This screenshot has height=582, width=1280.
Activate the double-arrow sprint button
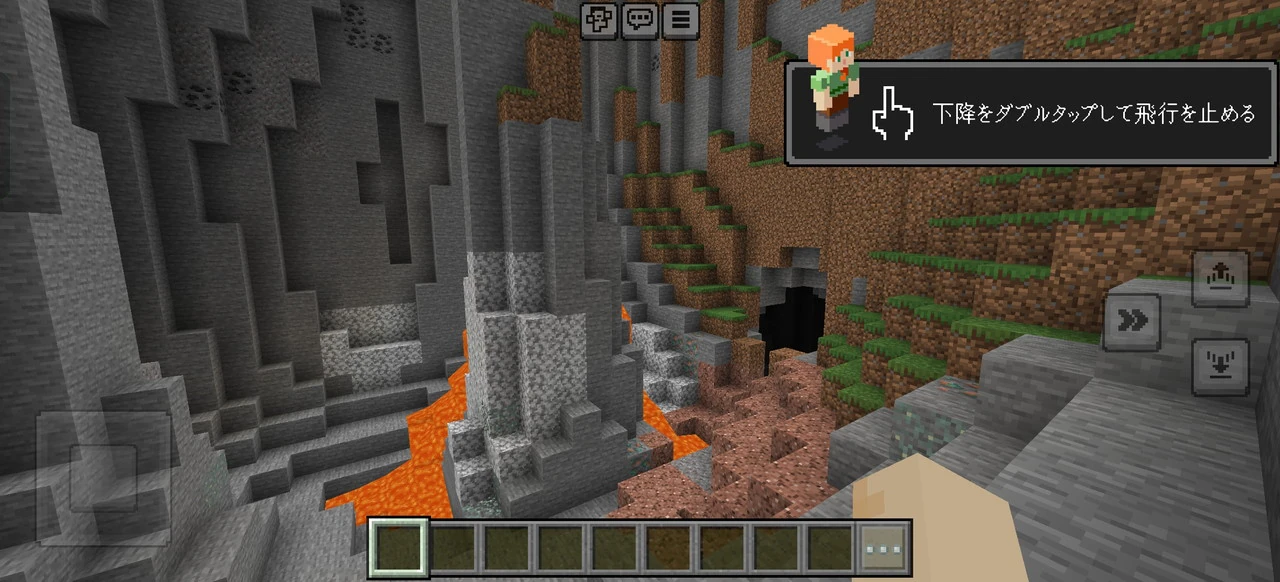[x=1132, y=322]
